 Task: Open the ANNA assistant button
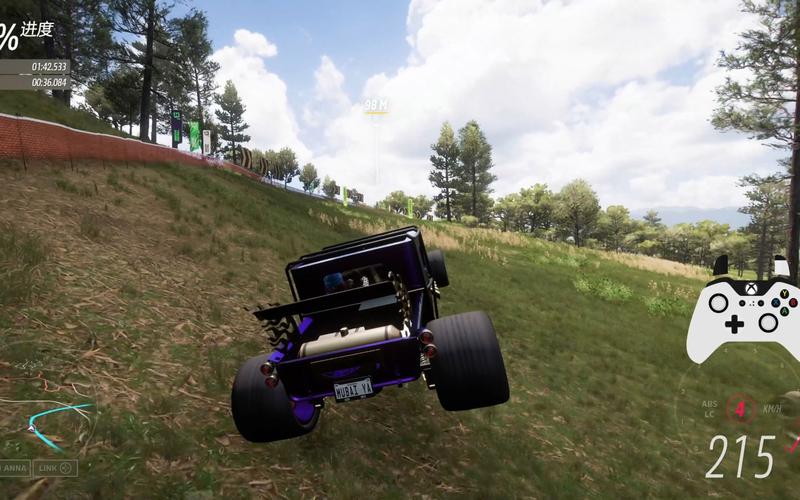point(14,467)
